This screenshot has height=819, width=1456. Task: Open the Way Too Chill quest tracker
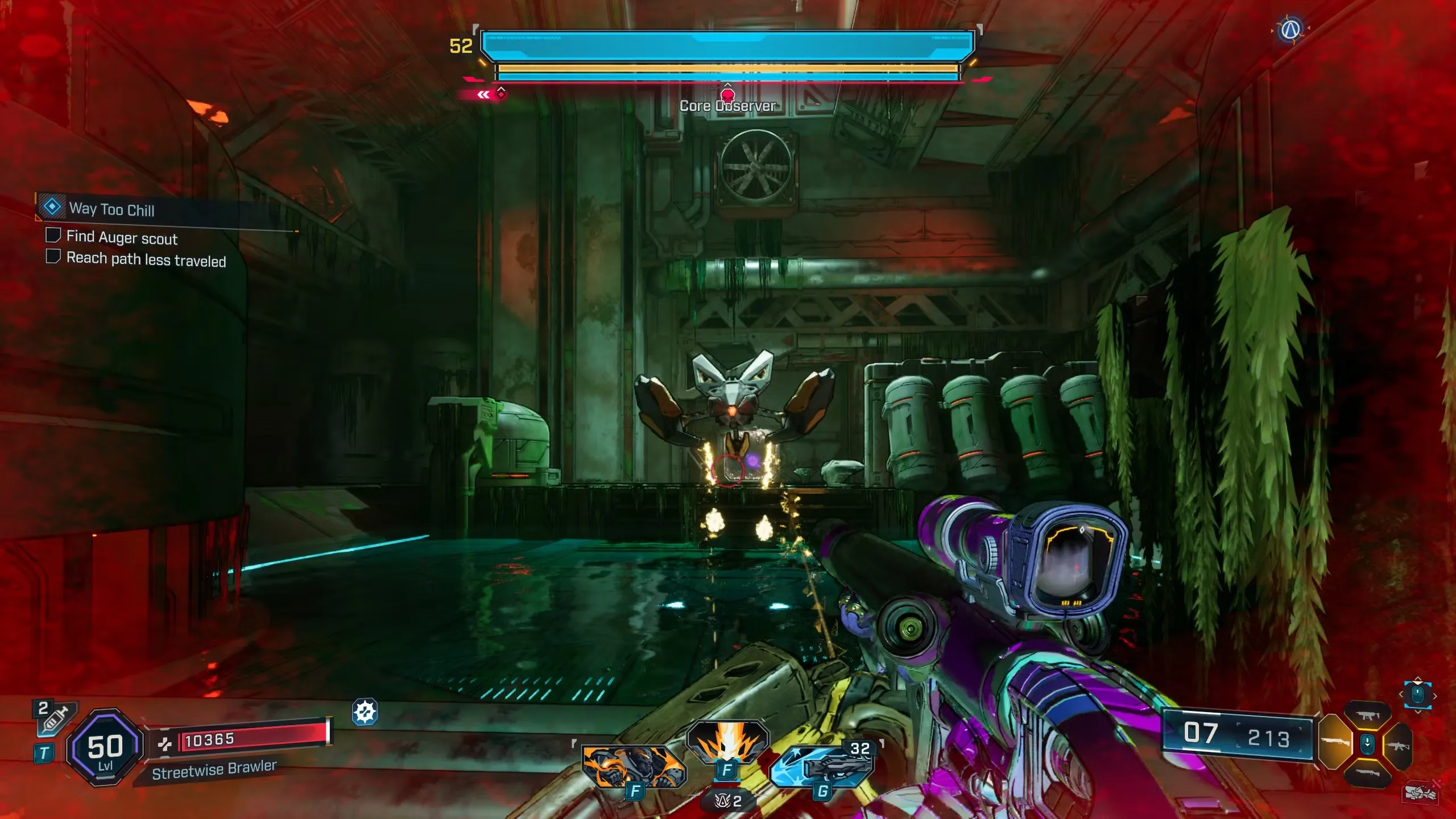(111, 209)
